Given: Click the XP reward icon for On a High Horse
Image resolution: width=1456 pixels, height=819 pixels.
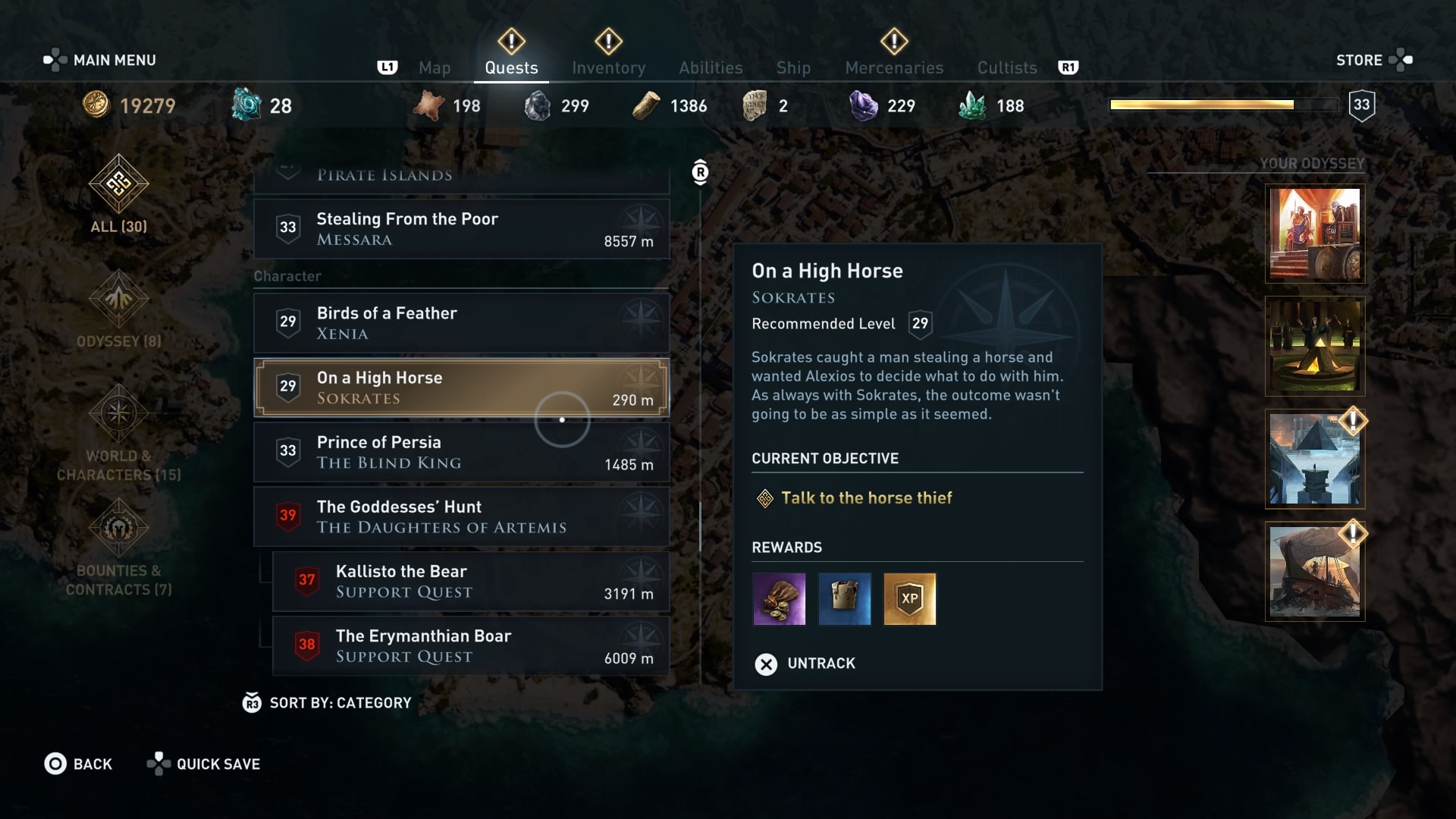Looking at the screenshot, I should pos(909,599).
